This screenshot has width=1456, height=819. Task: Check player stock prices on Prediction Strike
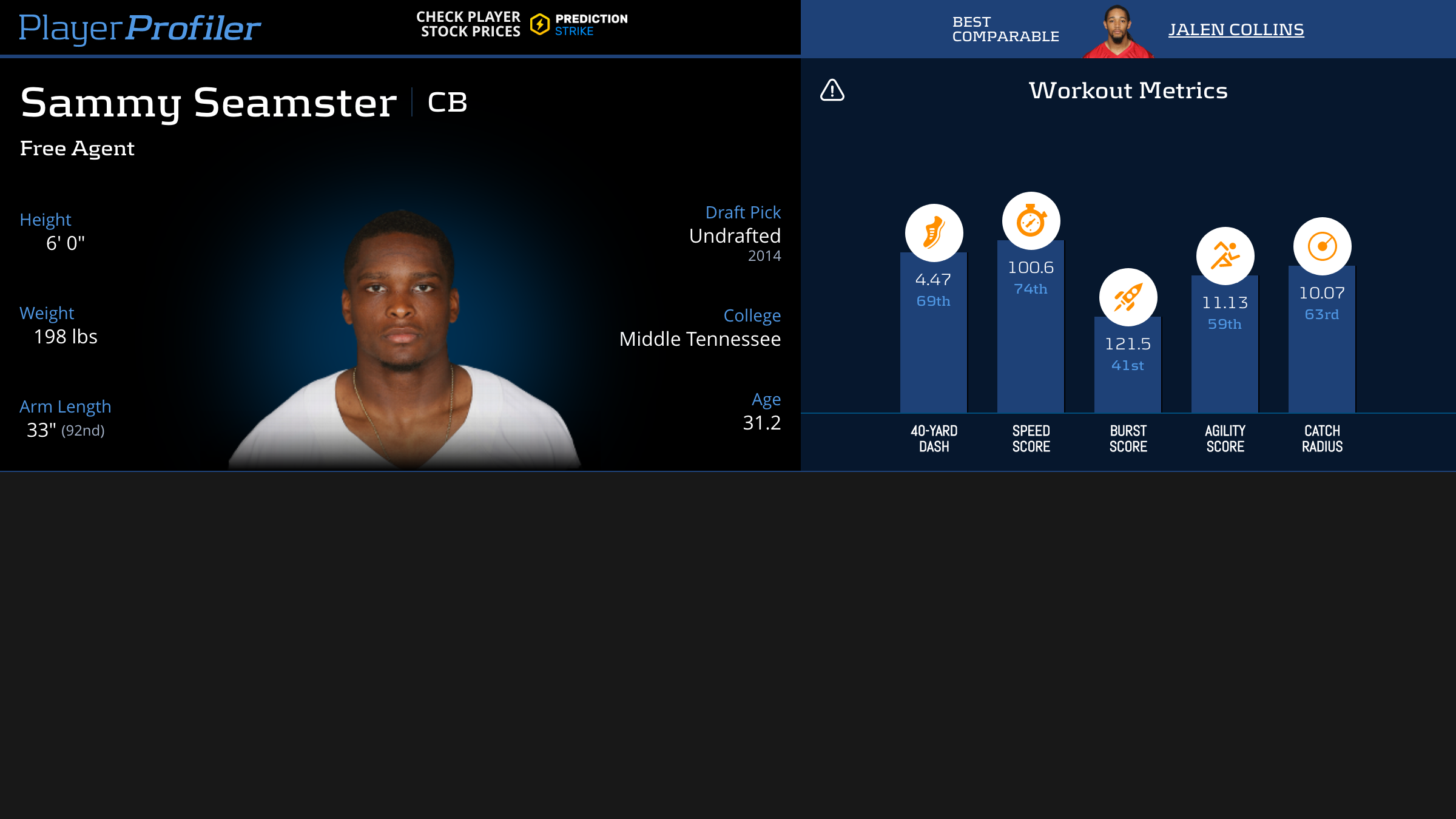point(522,24)
